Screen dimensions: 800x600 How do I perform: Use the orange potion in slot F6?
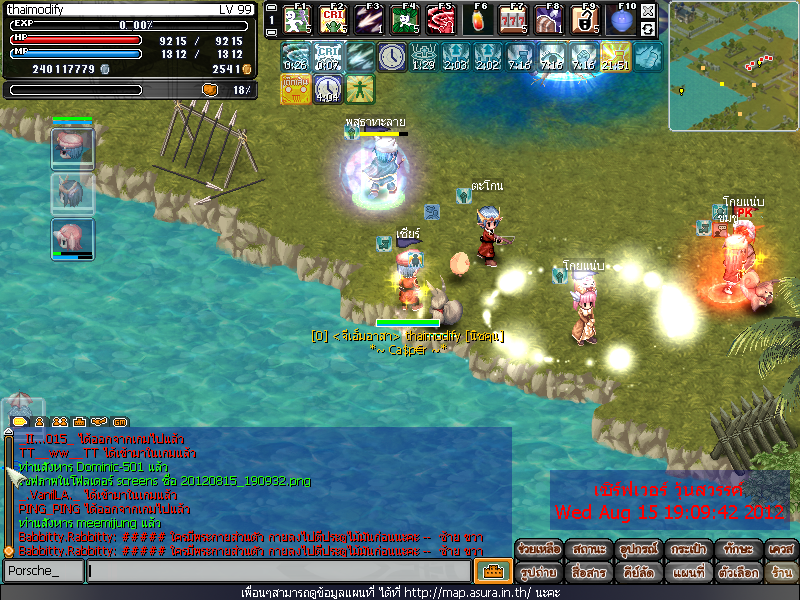click(x=481, y=20)
